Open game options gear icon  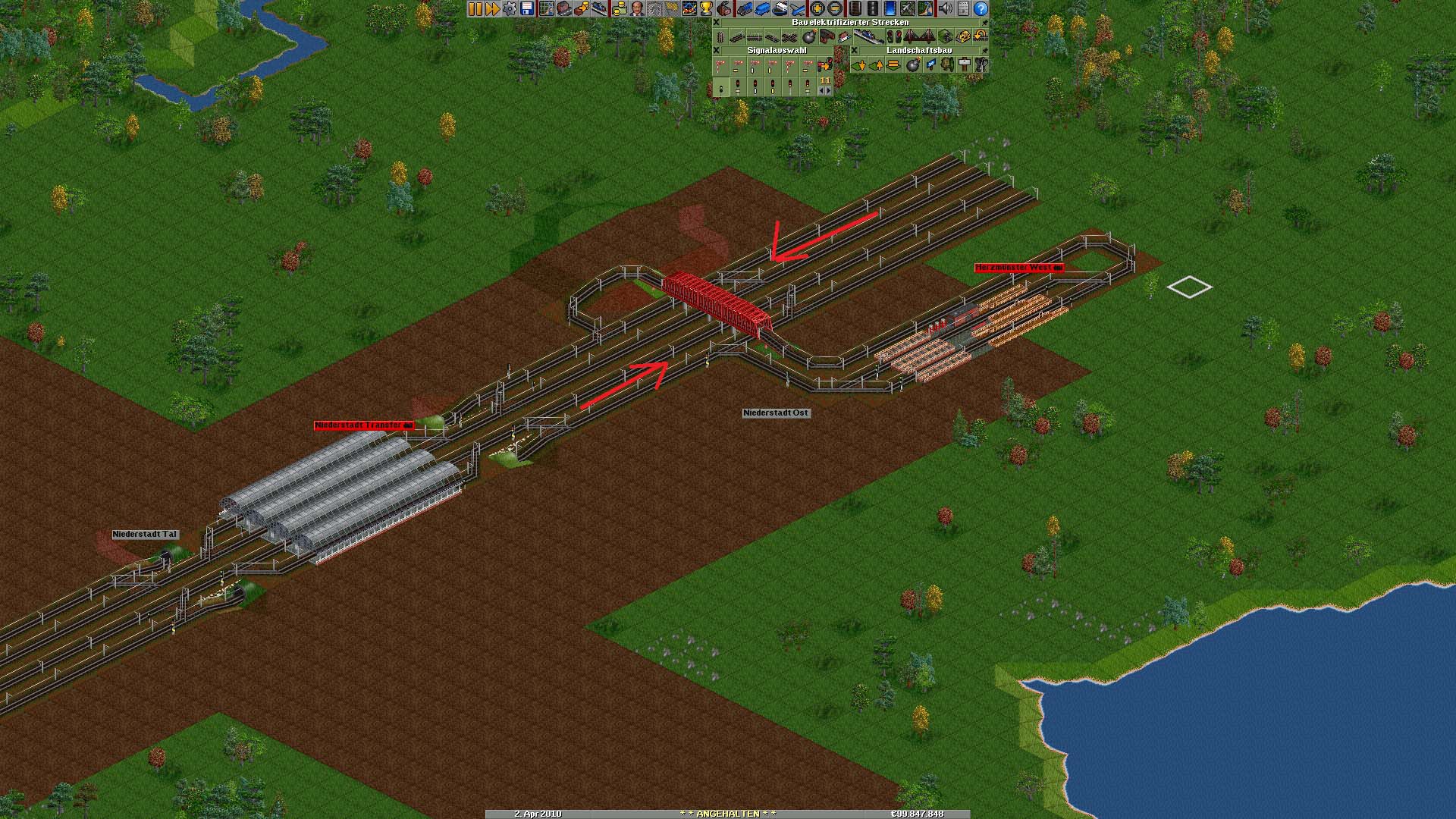click(x=510, y=8)
